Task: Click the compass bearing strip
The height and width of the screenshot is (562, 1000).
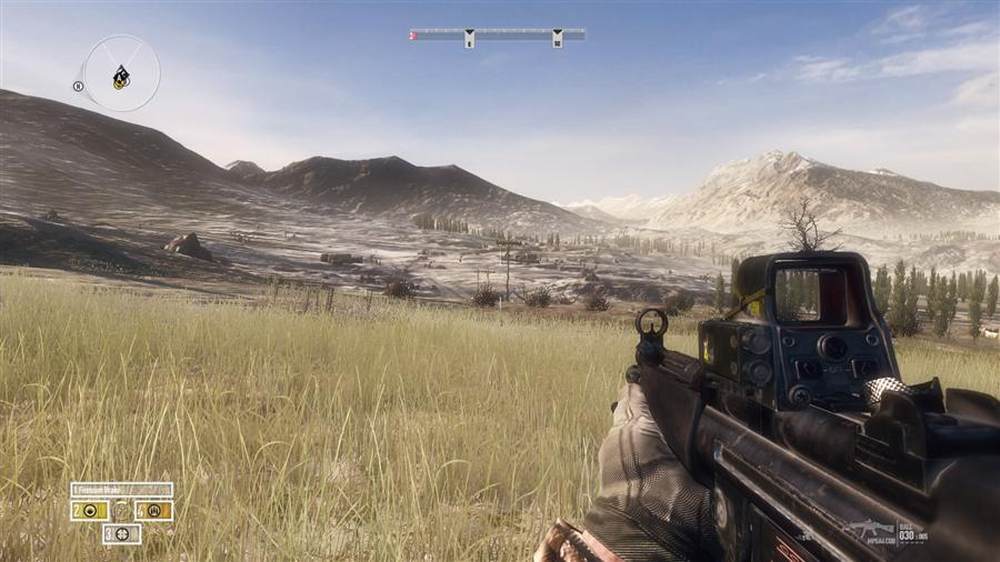Action: (497, 35)
